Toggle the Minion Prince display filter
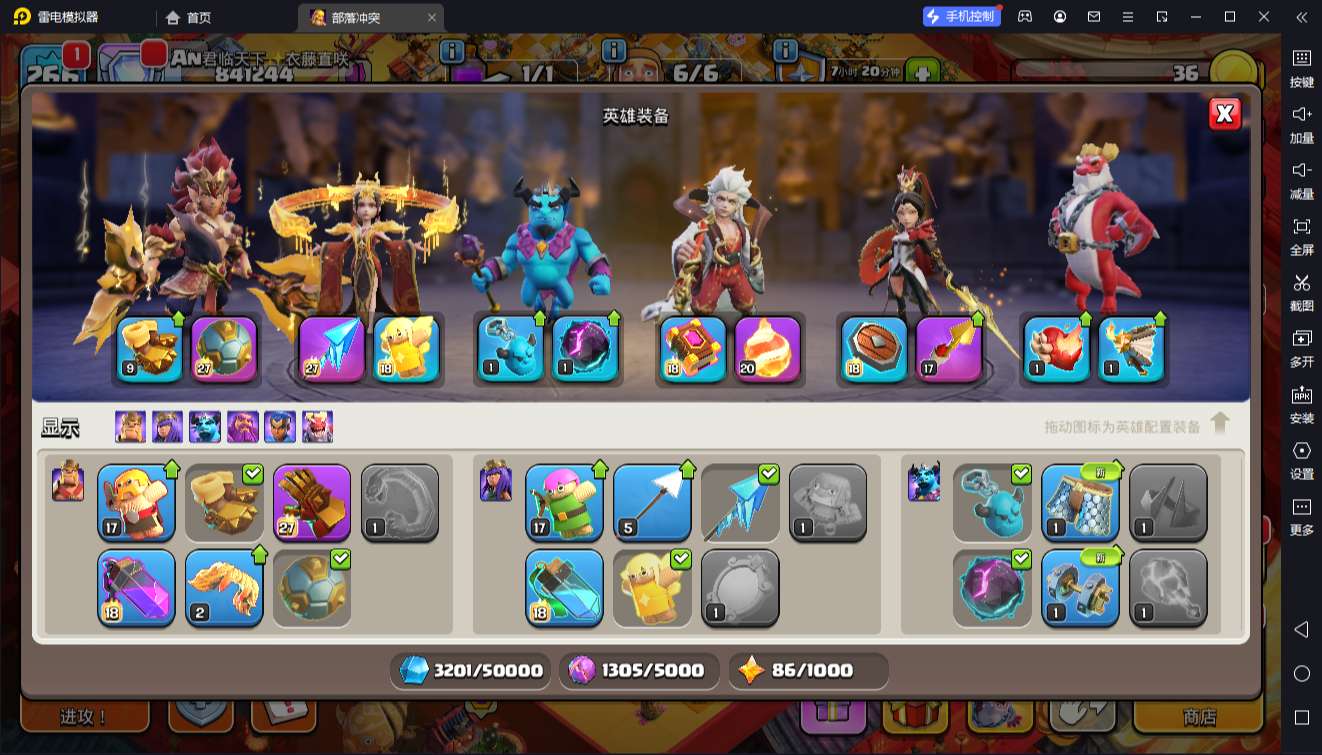Image resolution: width=1322 pixels, height=755 pixels. pos(205,427)
